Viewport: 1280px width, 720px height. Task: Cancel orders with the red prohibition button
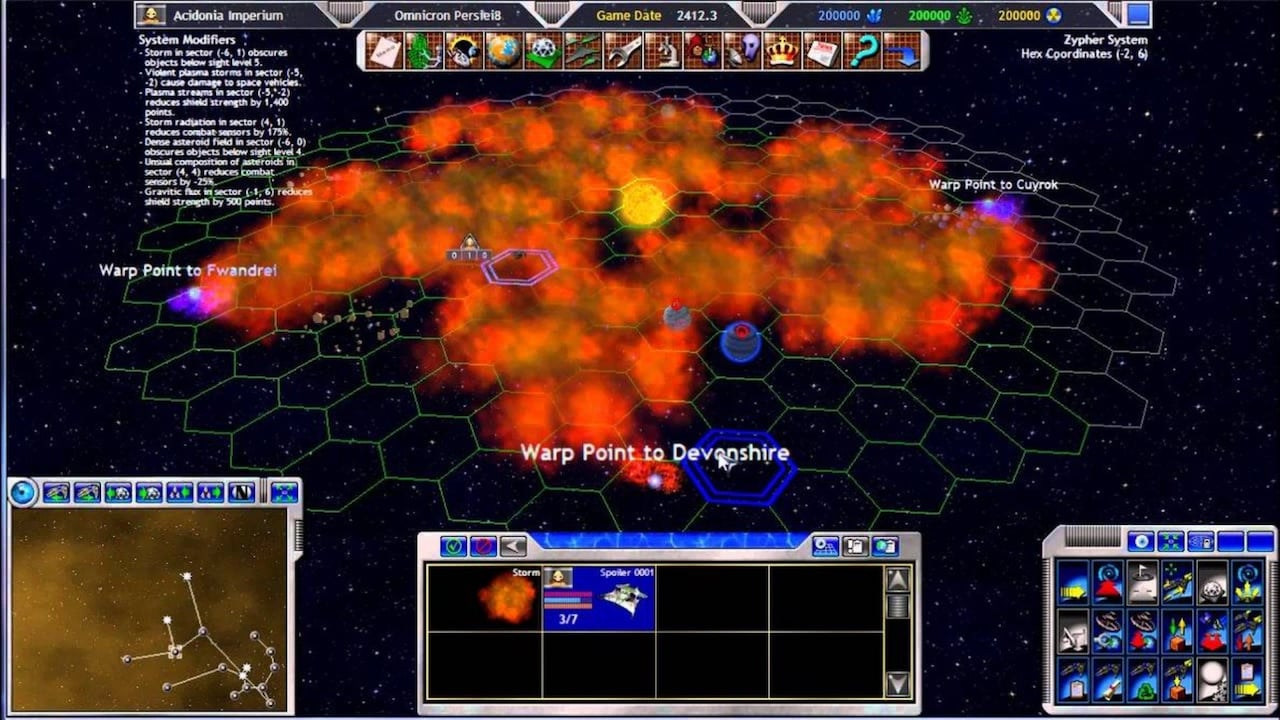click(x=483, y=545)
